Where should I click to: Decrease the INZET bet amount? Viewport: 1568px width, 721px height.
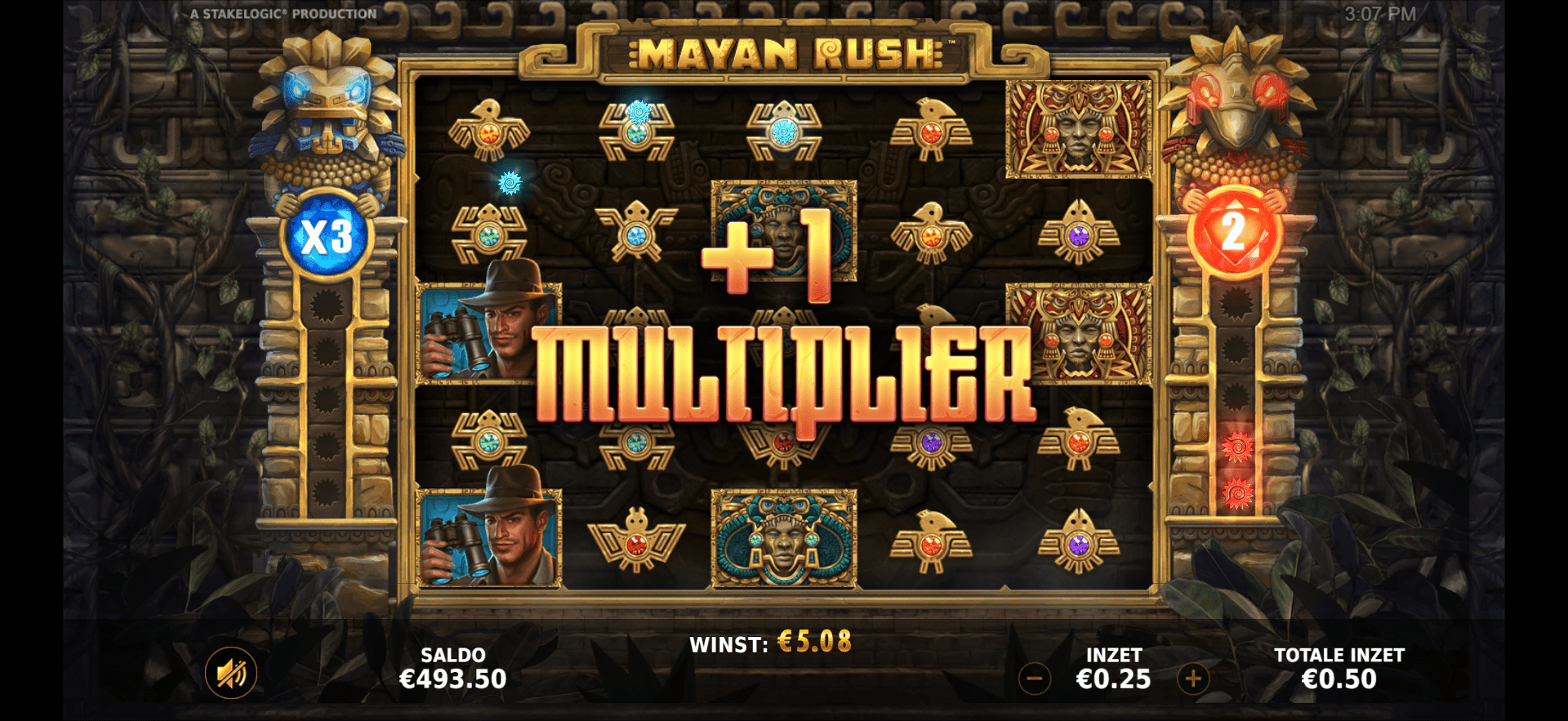click(1033, 677)
